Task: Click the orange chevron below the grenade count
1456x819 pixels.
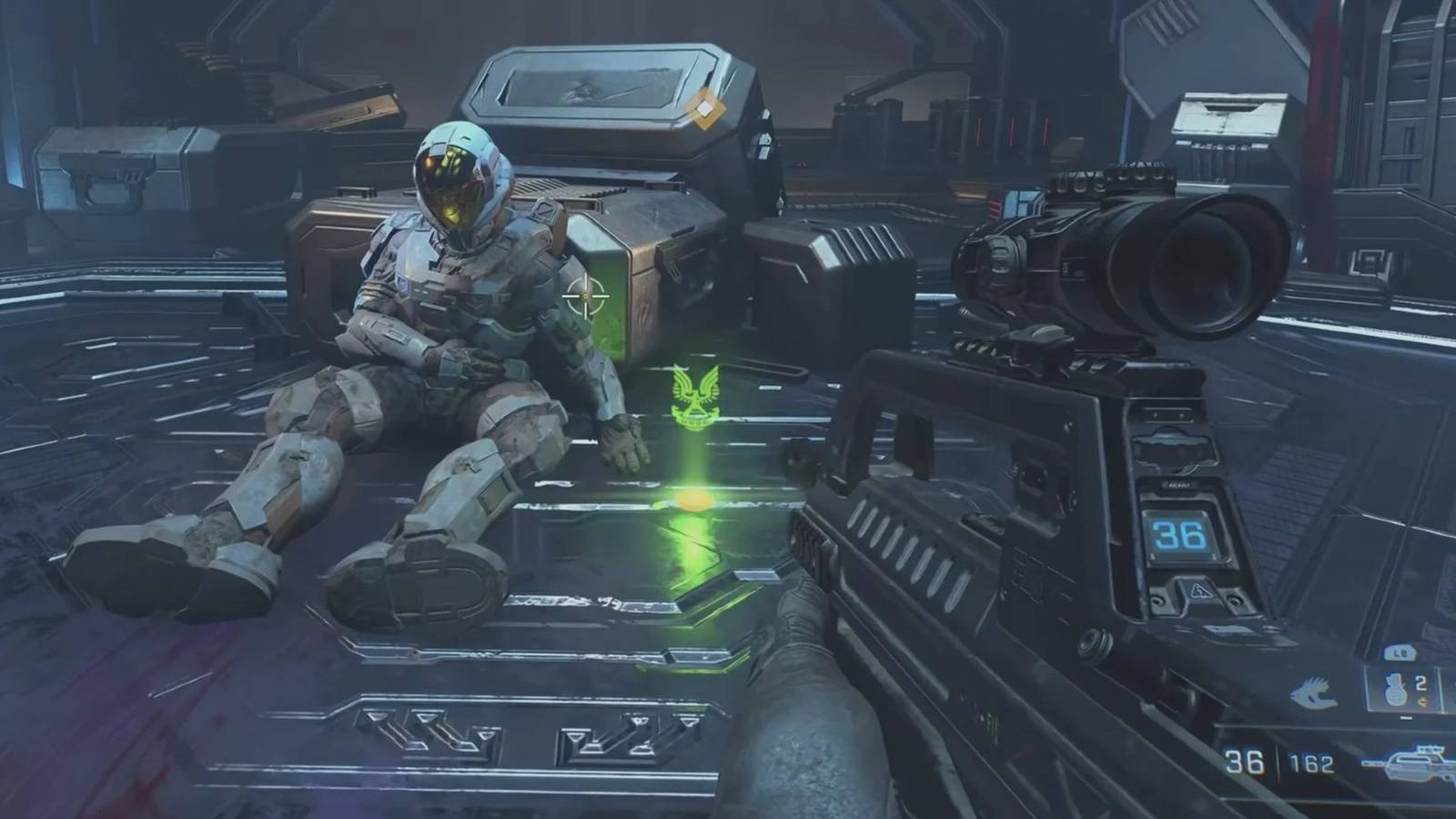Action: click(1423, 701)
